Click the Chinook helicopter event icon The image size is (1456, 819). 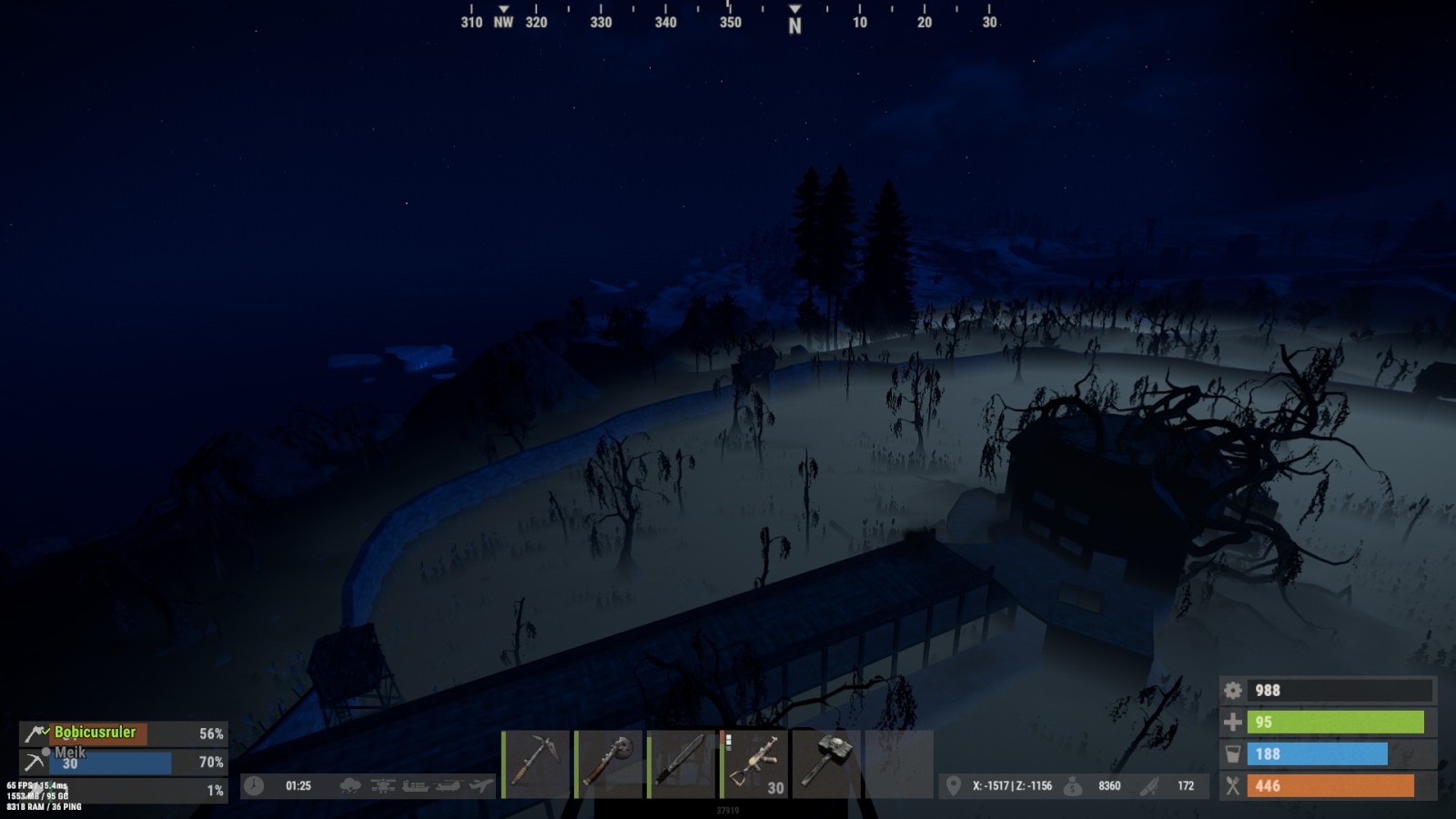(448, 786)
